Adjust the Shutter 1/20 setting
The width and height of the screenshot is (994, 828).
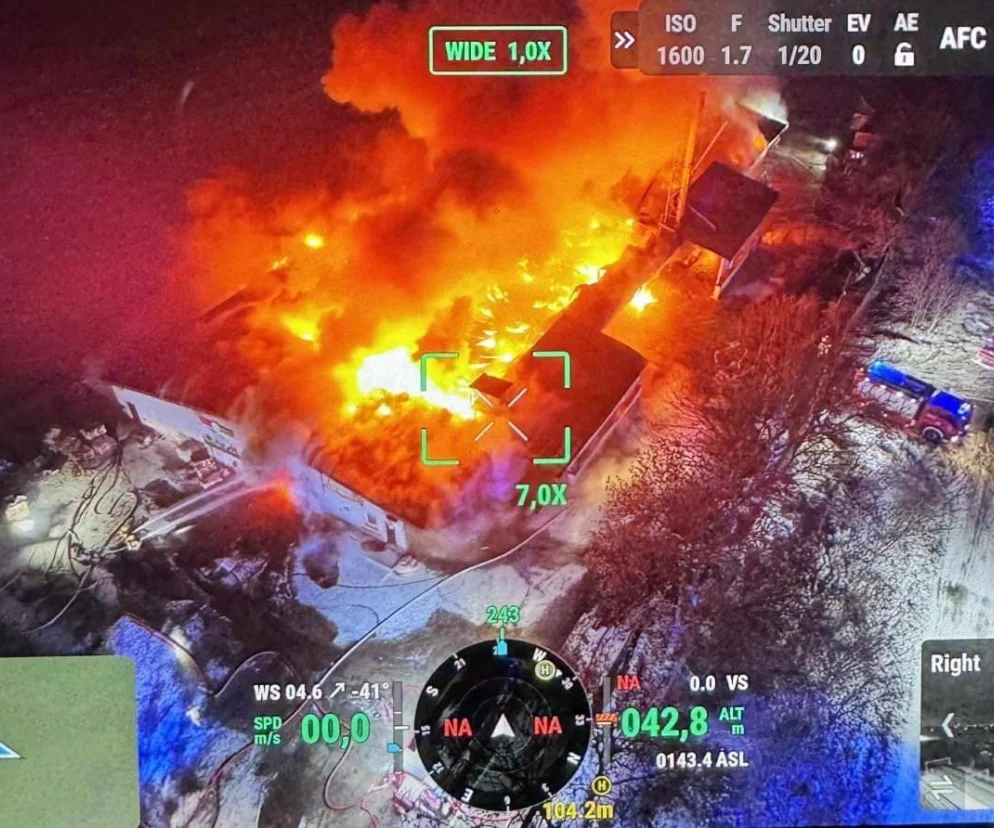(x=799, y=41)
